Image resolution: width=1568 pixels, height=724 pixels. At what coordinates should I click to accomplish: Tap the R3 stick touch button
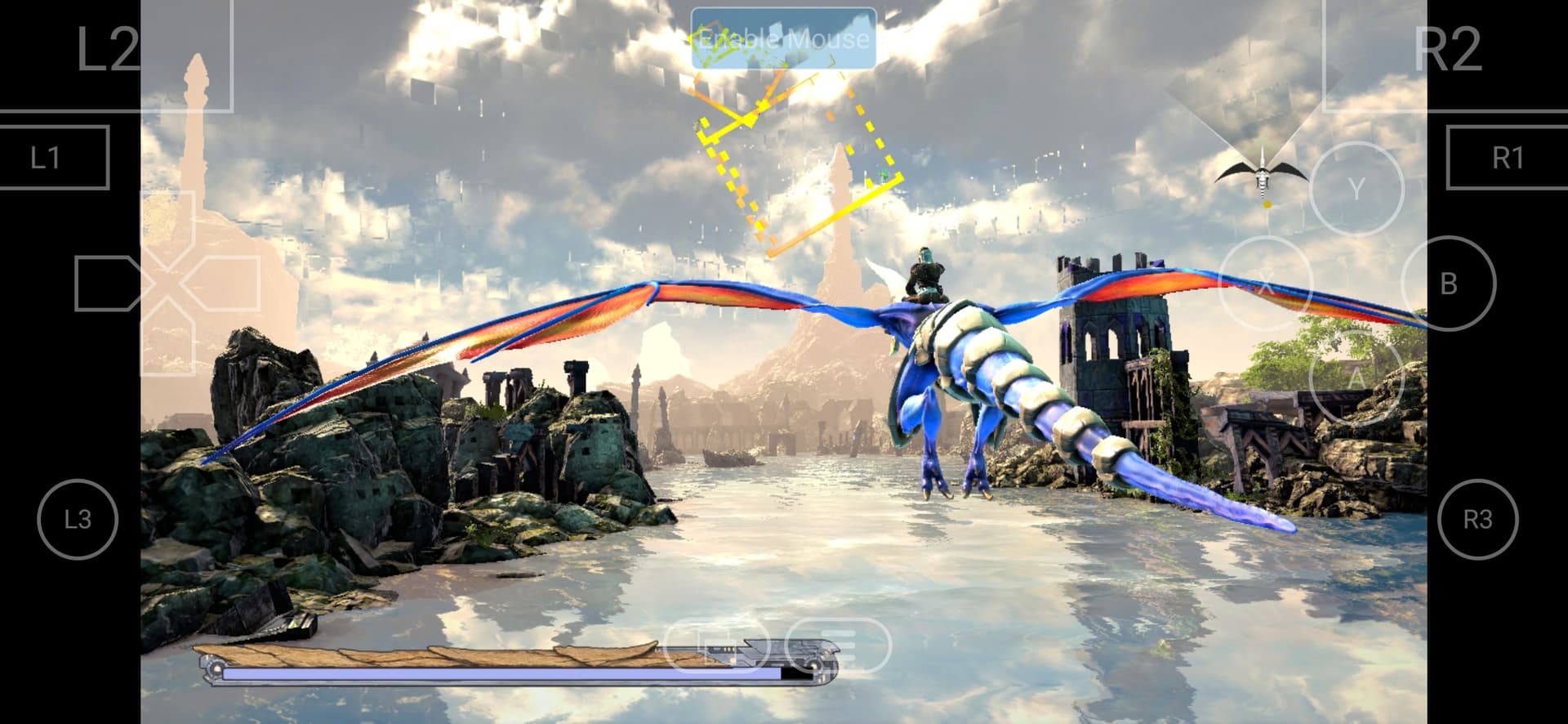[x=1477, y=519]
